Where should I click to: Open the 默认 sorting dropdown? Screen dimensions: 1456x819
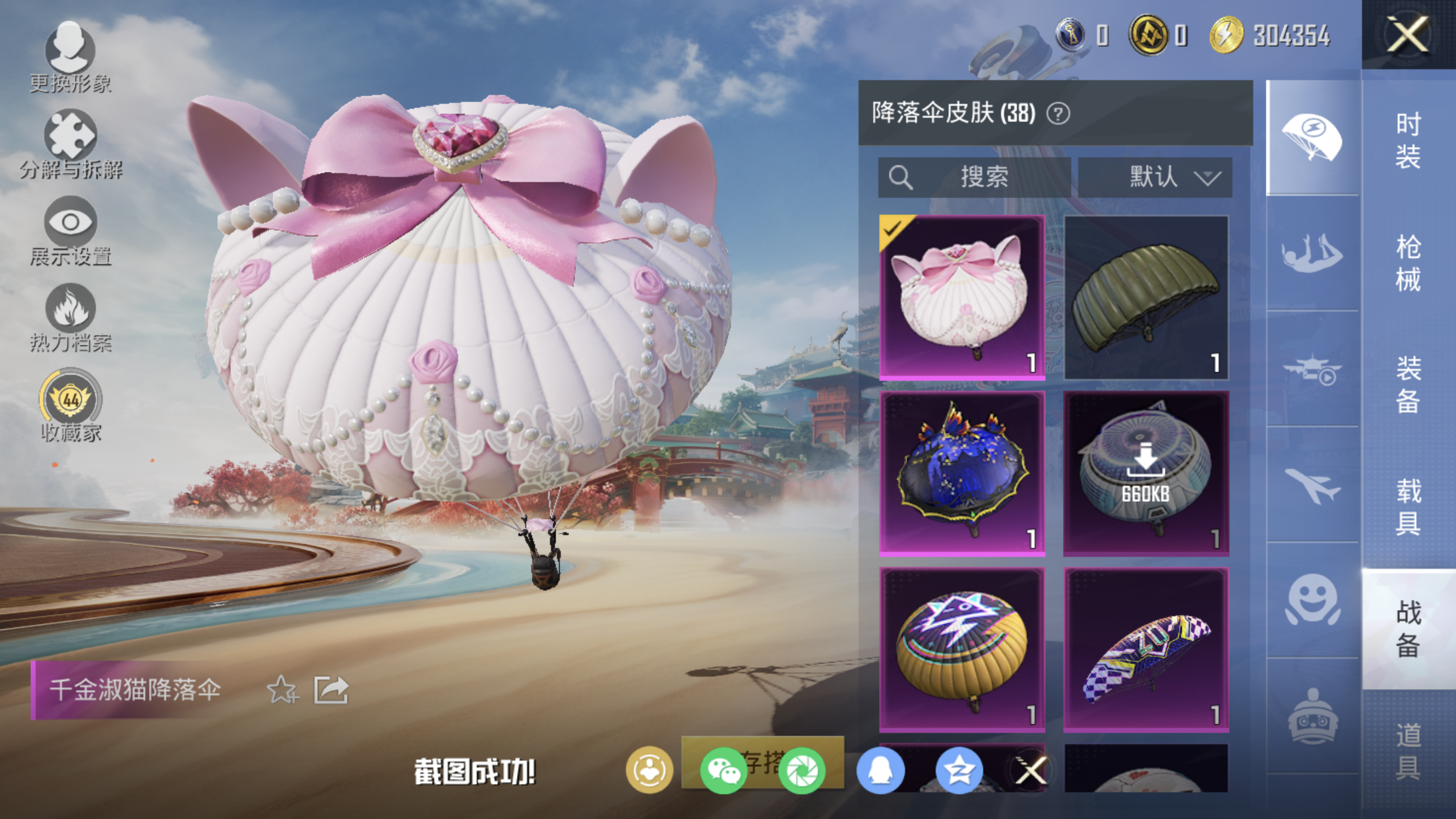pos(1155,177)
